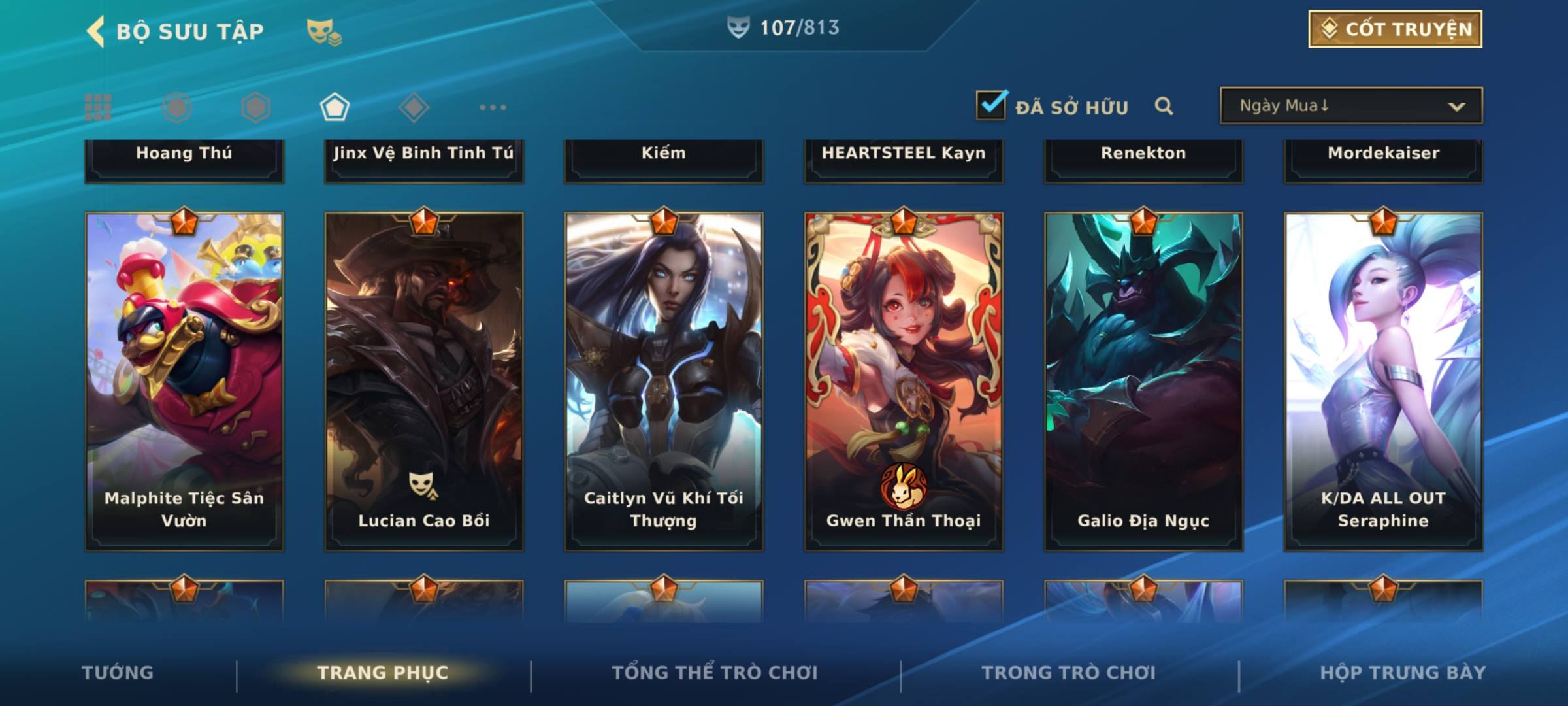Open the skin search magnifier
Viewport: 1568px width, 706px height.
[1164, 106]
